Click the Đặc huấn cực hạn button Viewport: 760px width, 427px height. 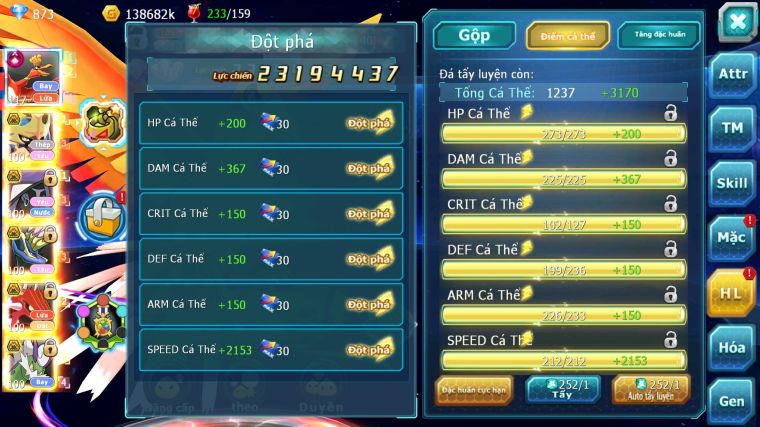click(473, 390)
